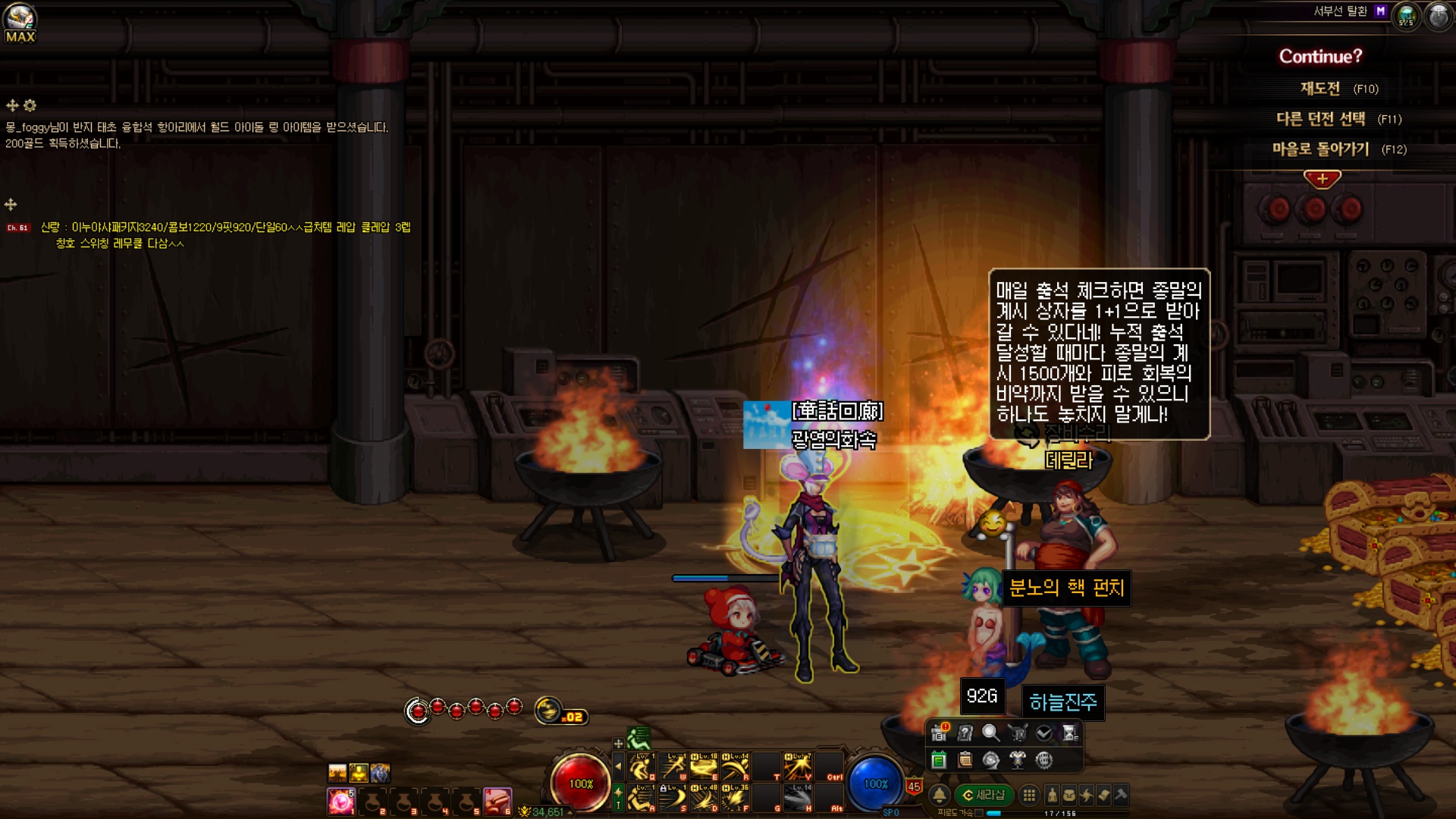The width and height of the screenshot is (1456, 819).
Task: Open the character info silhouette icon
Action: (x=1052, y=795)
